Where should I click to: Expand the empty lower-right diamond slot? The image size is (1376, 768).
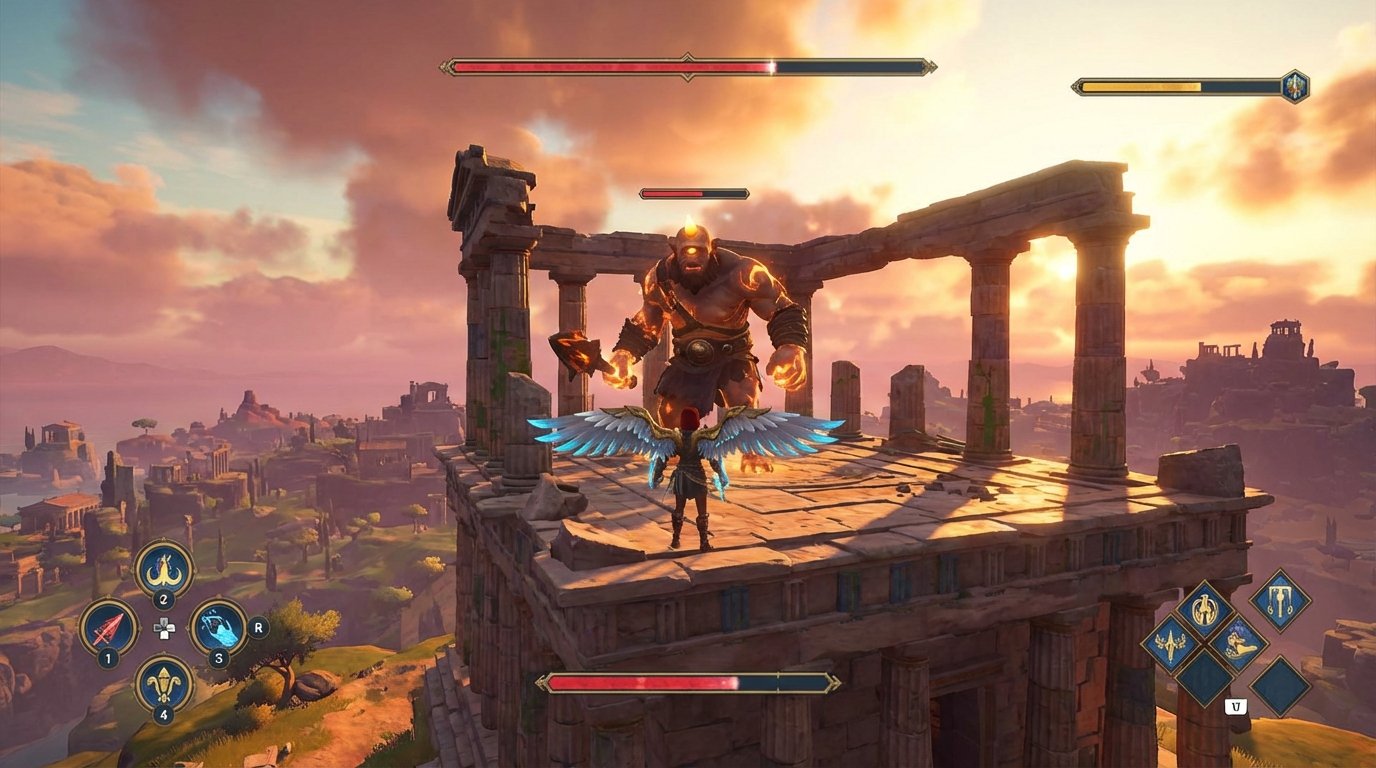1280,686
